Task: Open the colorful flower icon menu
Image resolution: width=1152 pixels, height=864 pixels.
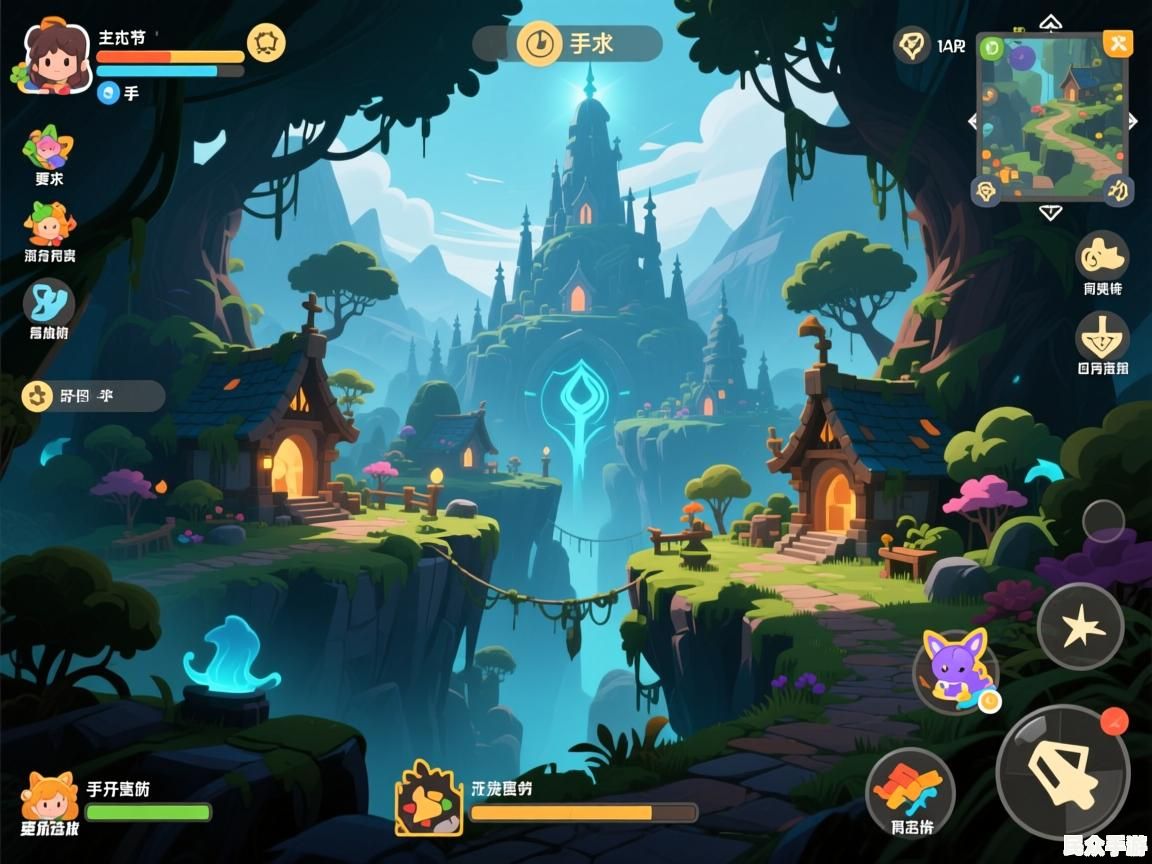Action: click(x=48, y=148)
